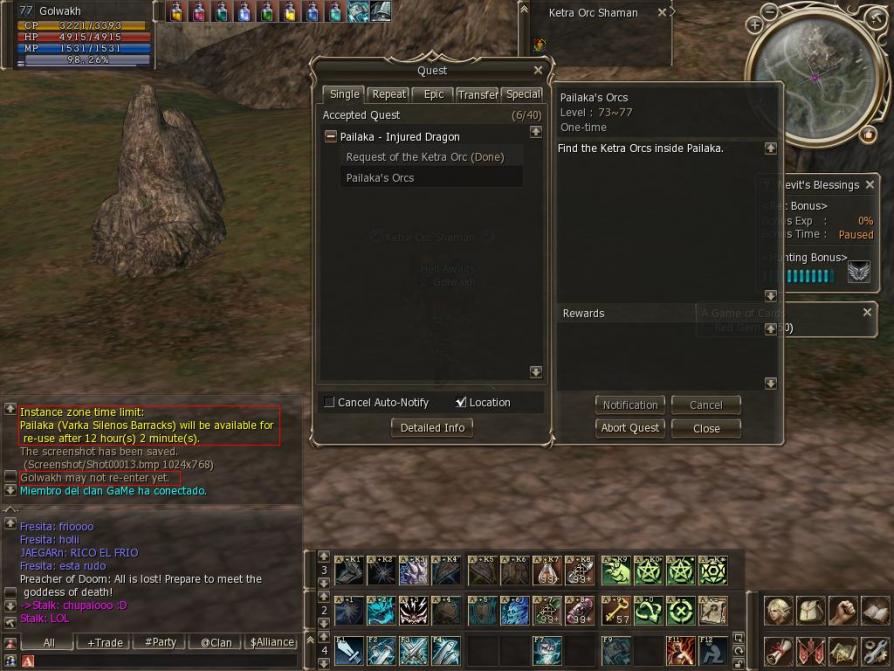Close the Quest window
The height and width of the screenshot is (671, 894).
[x=538, y=71]
